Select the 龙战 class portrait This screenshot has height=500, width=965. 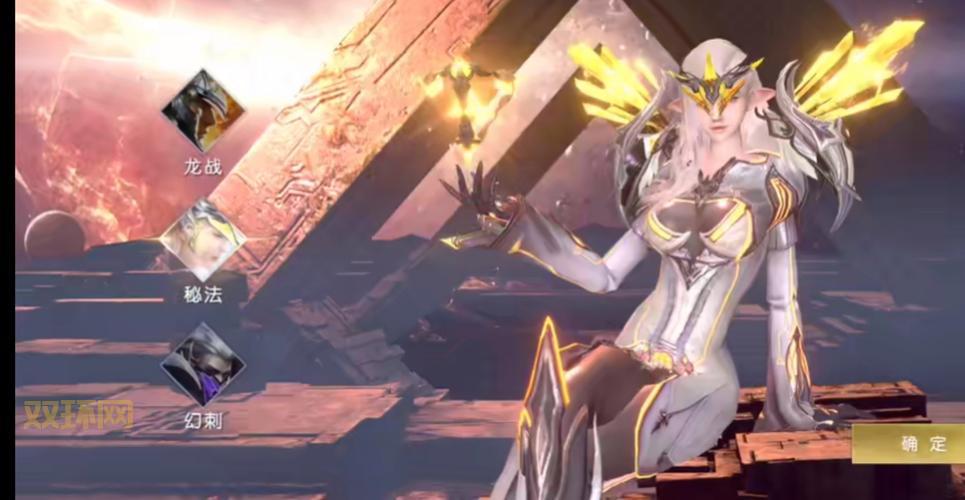coord(203,110)
